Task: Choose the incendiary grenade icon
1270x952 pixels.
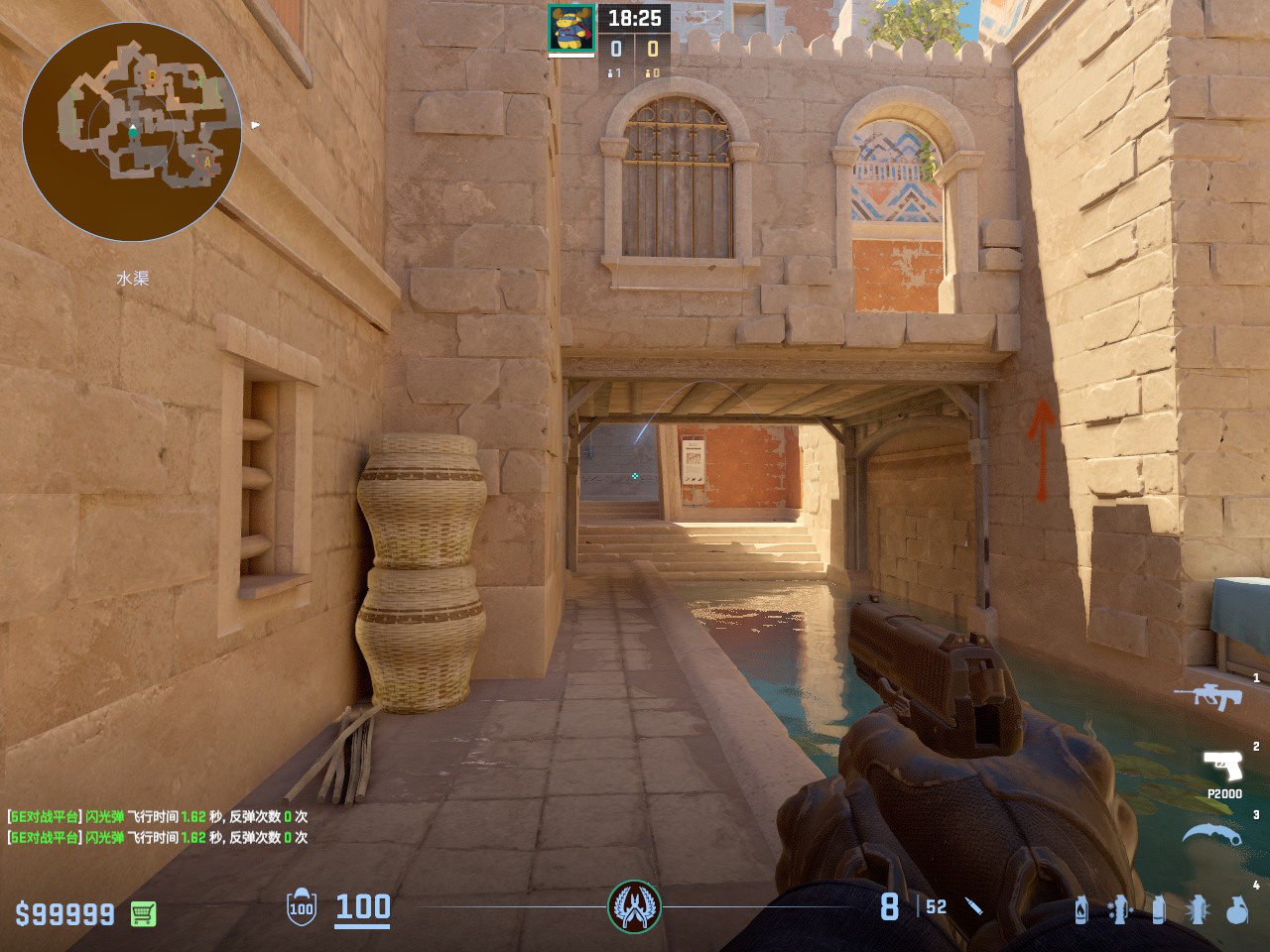Action: click(x=1081, y=909)
